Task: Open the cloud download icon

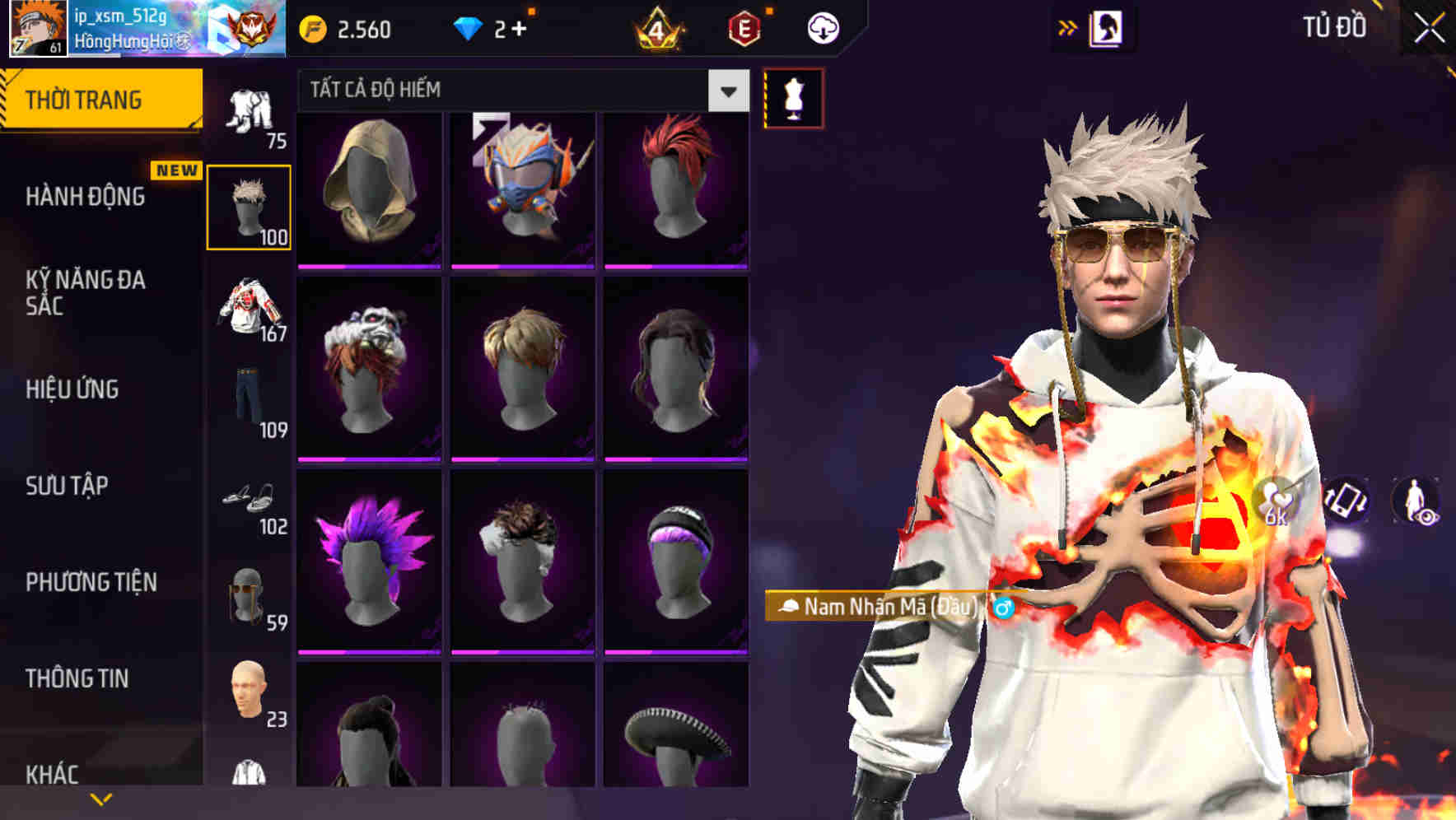Action: (x=823, y=27)
